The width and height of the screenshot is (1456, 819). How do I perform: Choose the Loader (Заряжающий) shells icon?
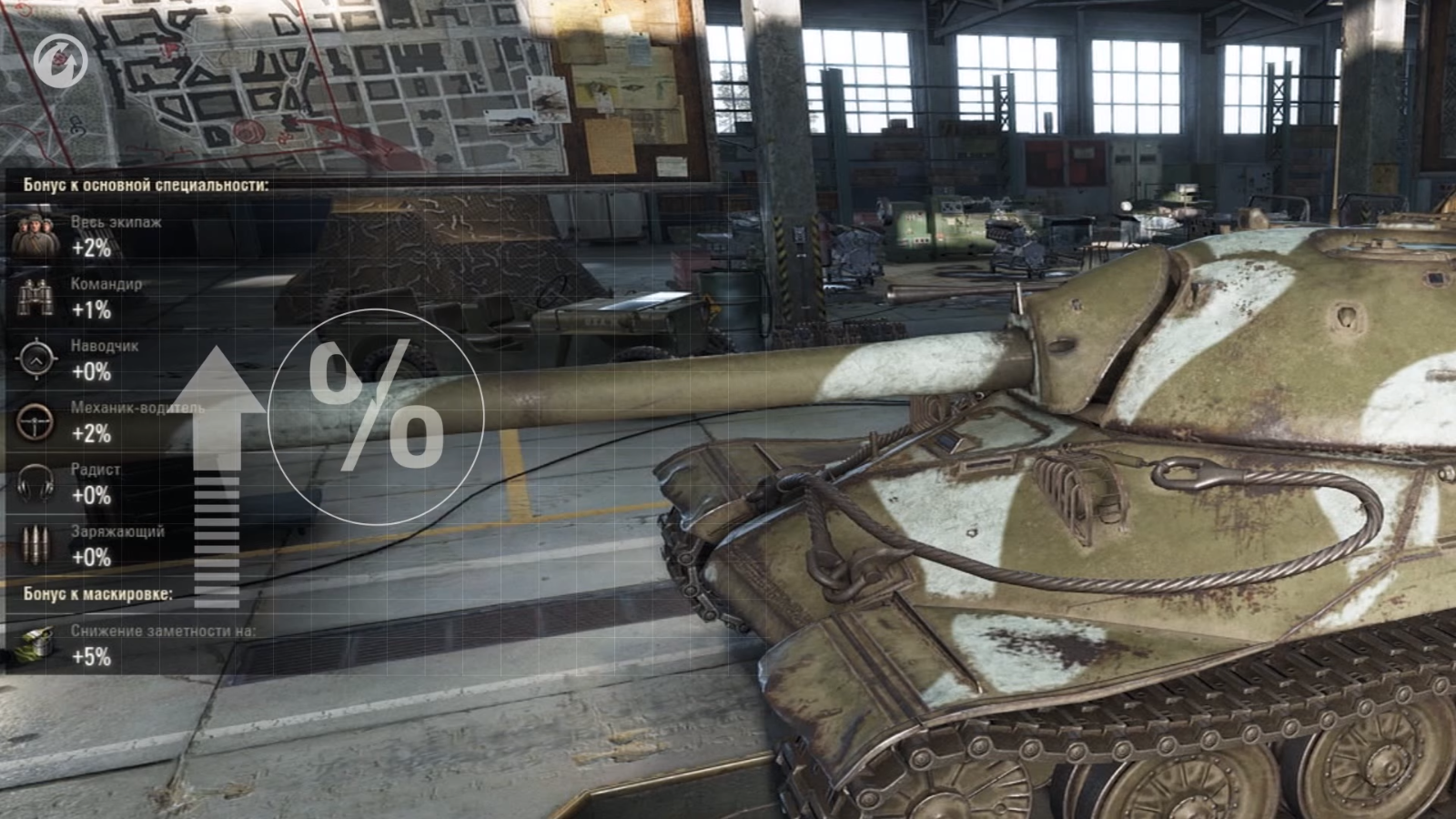pyautogui.click(x=36, y=545)
